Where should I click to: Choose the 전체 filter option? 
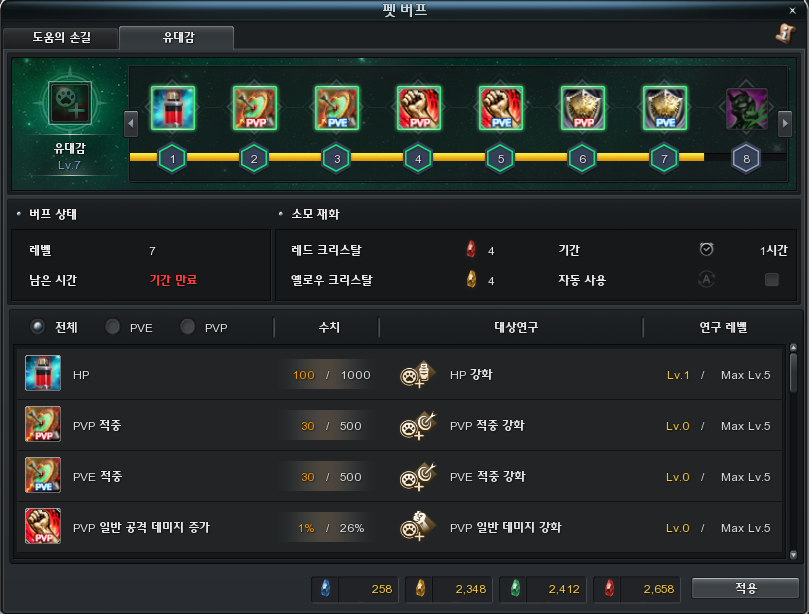pyautogui.click(x=38, y=327)
